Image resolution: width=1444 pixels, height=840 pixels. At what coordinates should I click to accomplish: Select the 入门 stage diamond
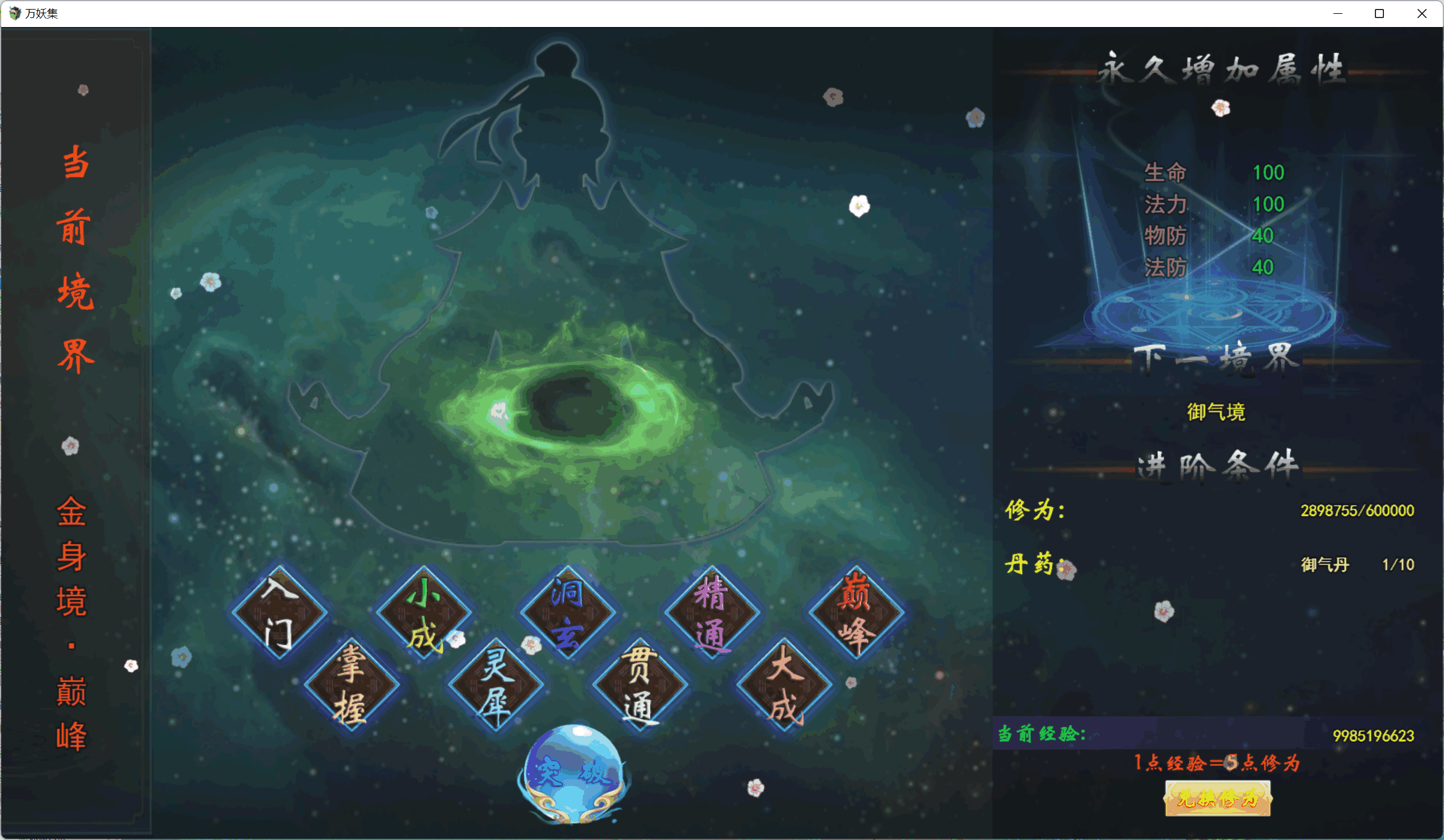[279, 612]
